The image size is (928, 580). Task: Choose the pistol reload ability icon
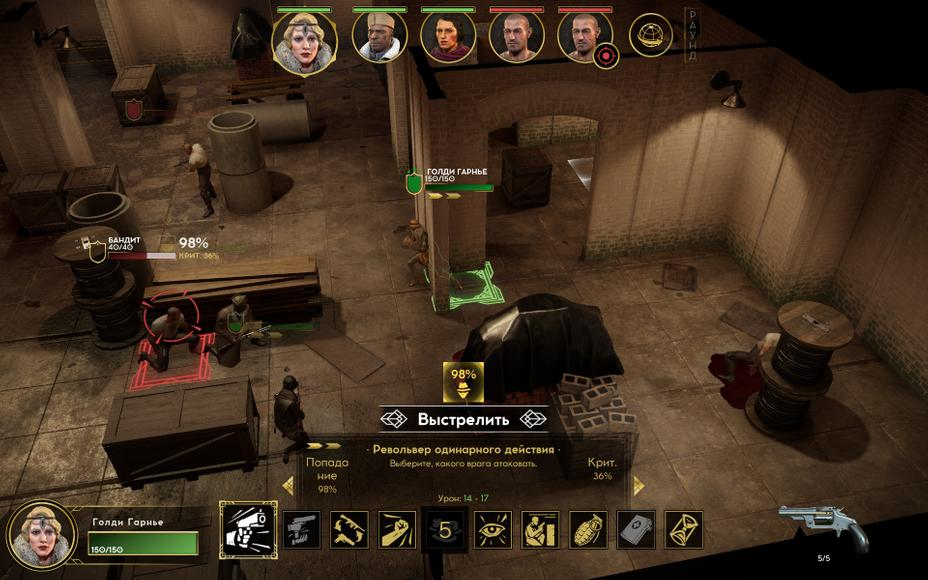(301, 530)
